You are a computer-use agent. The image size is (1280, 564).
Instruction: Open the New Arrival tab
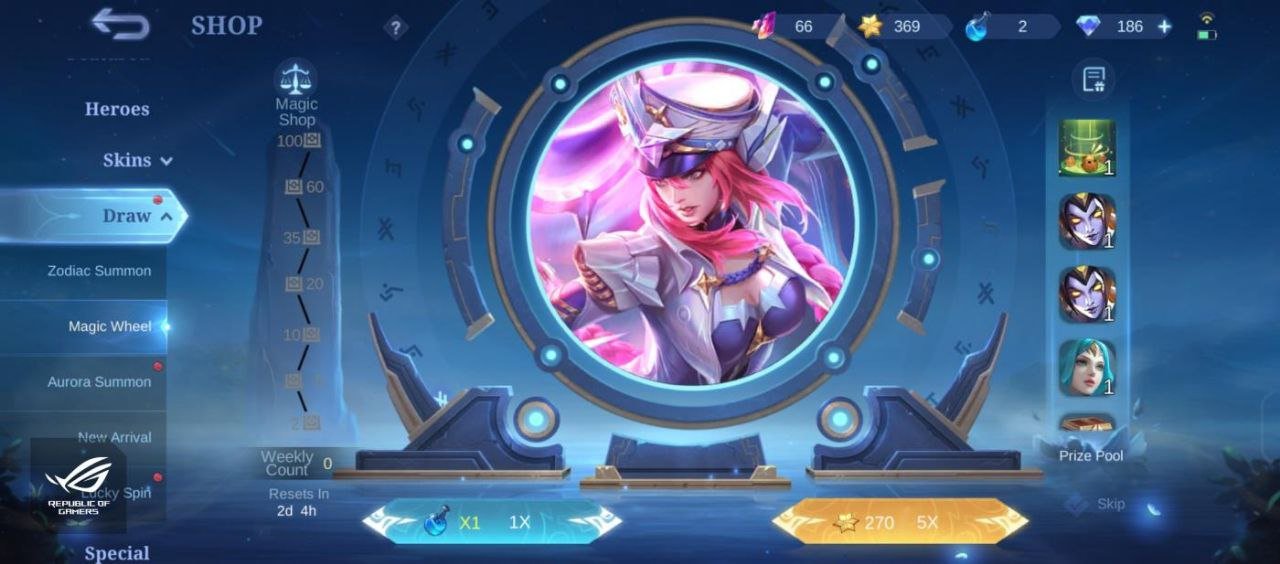[115, 437]
